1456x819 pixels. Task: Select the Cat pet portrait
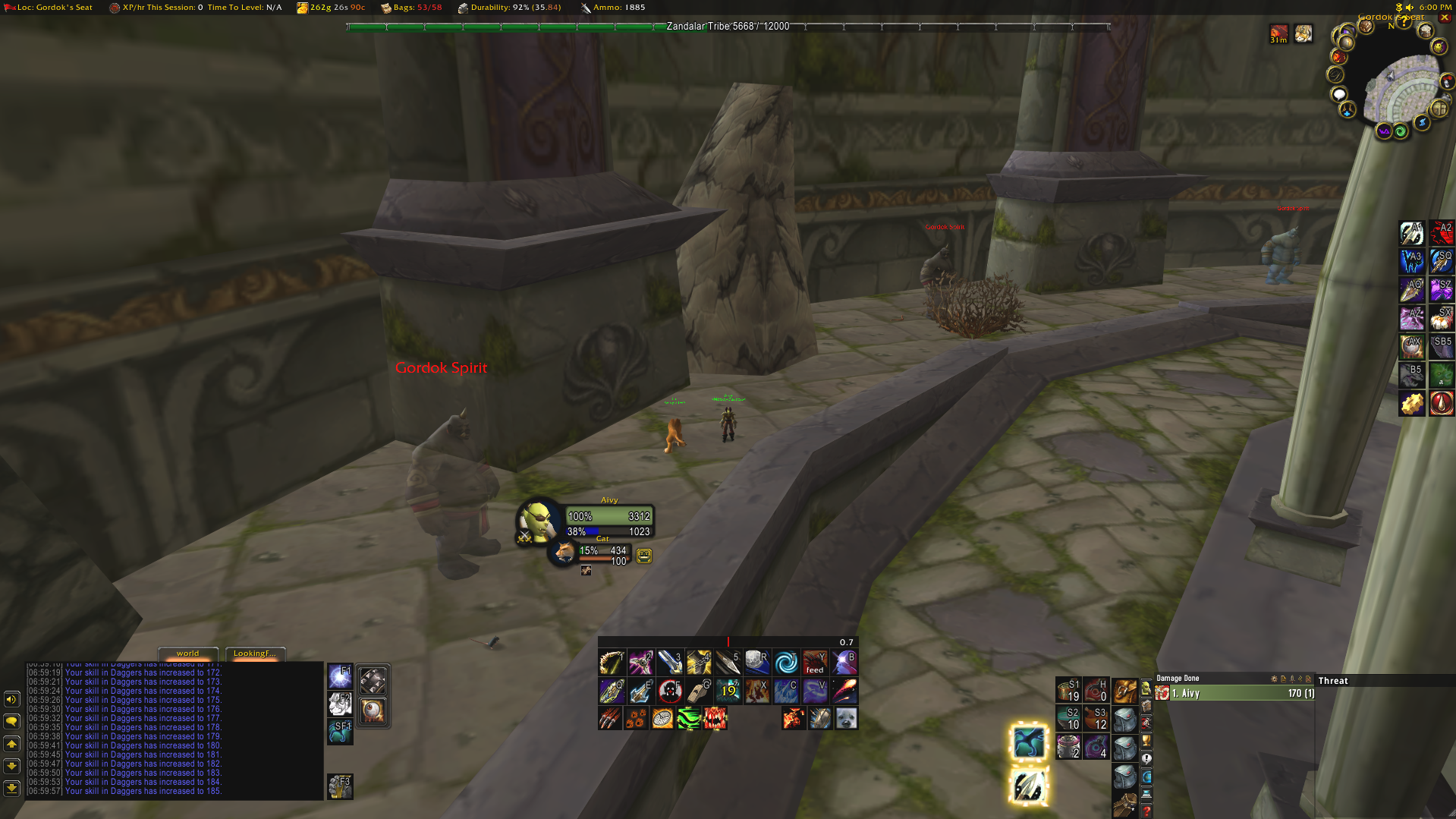point(564,553)
